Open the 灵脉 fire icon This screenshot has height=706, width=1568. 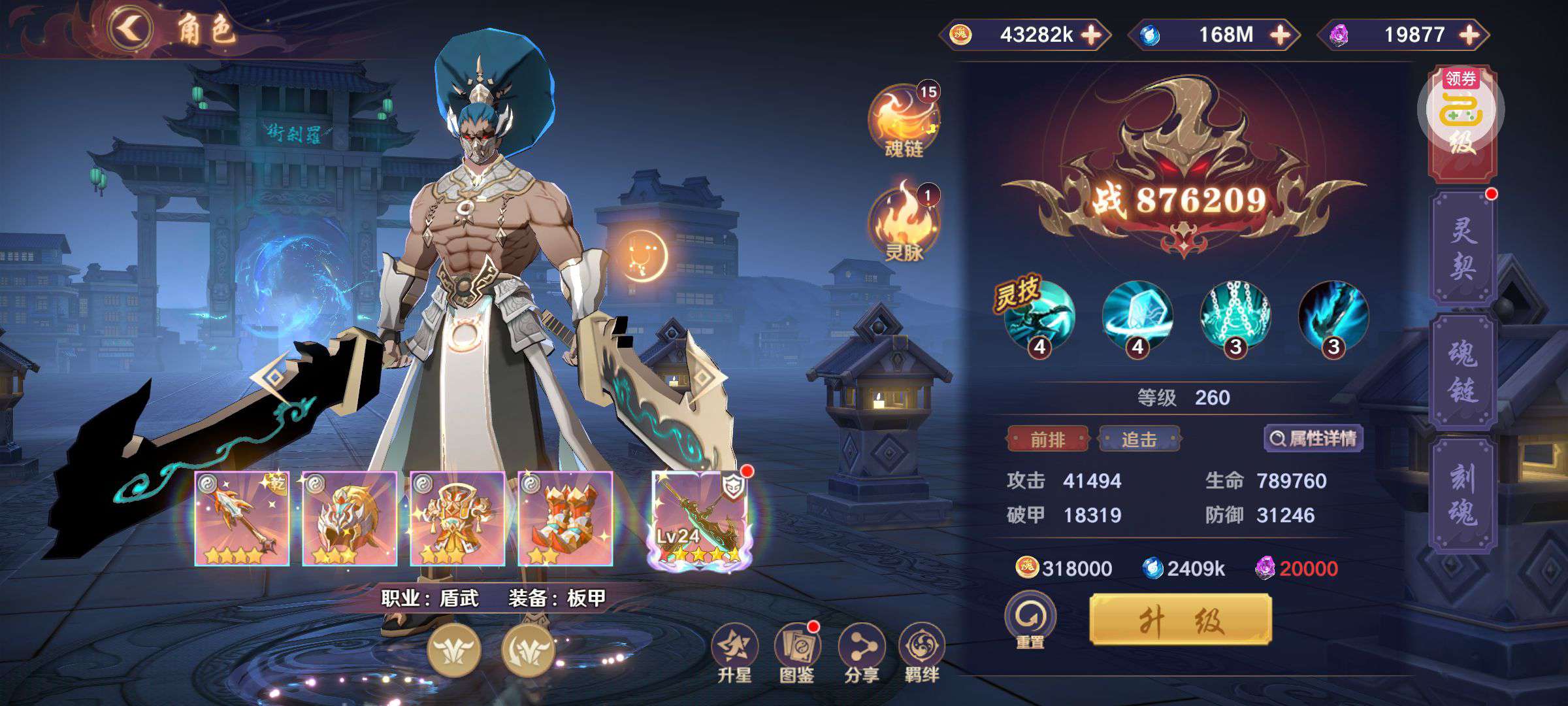pos(904,222)
